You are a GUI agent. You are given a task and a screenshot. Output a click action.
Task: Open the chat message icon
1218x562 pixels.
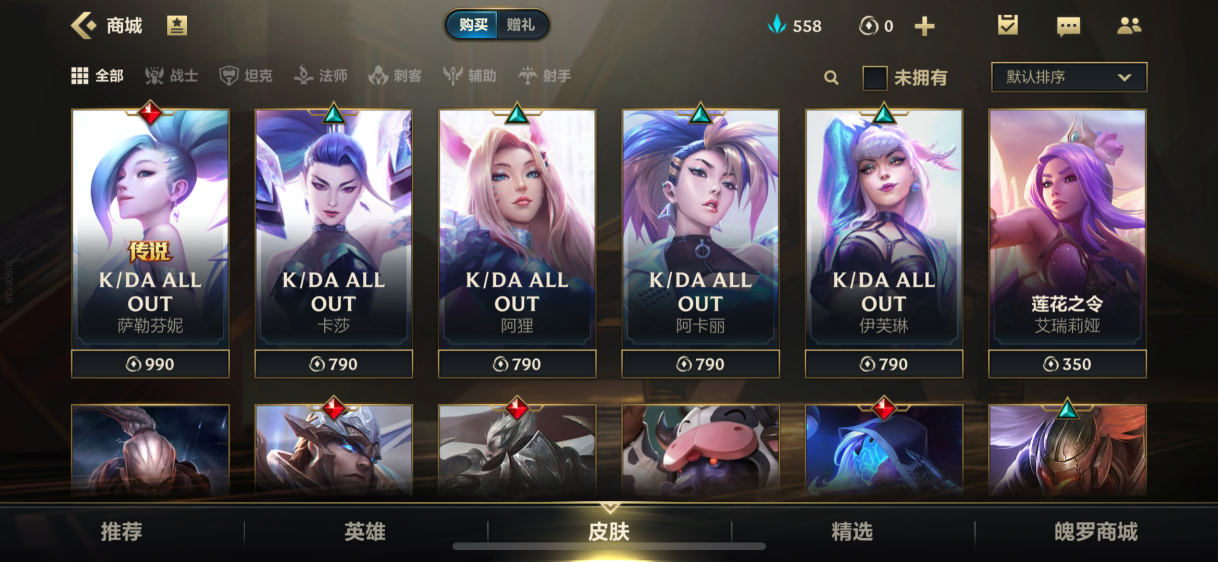[x=1068, y=26]
